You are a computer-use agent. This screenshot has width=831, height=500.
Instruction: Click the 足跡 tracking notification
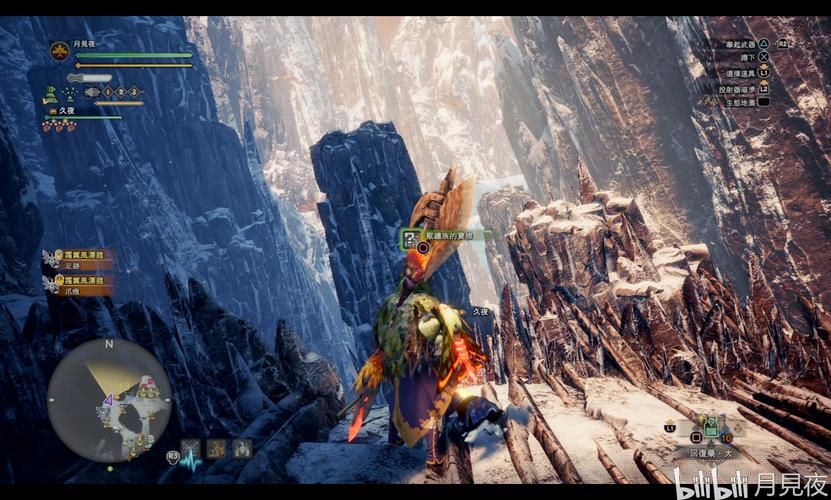tap(80, 260)
